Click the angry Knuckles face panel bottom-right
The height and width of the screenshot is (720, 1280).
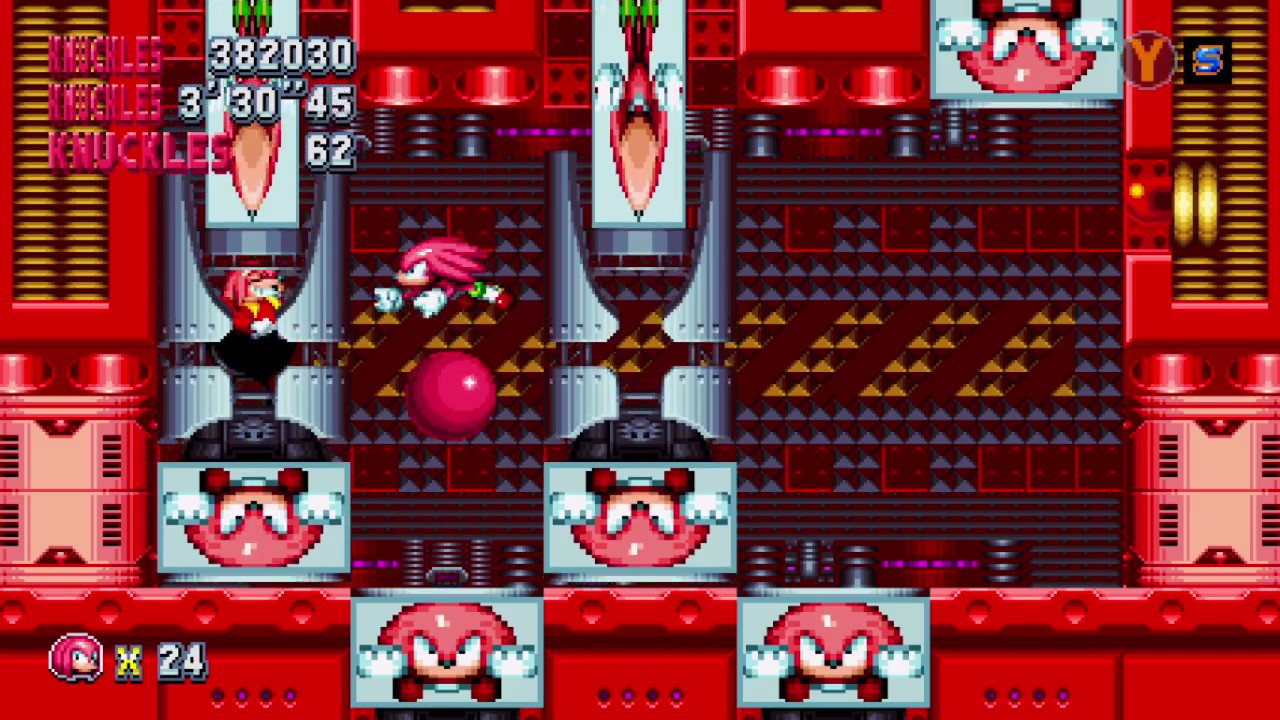[833, 650]
